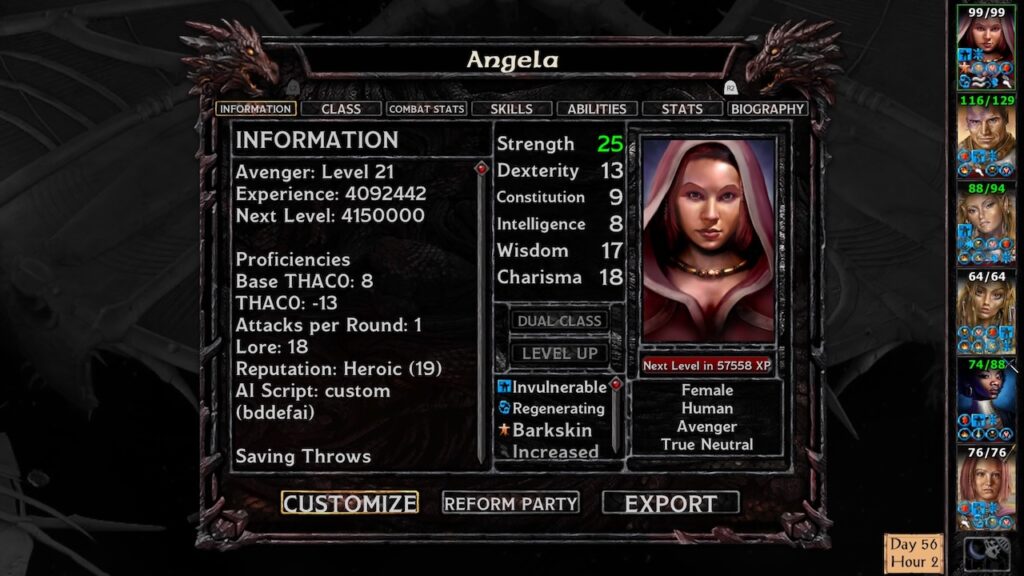Open Reform Party
This screenshot has height=576, width=1024.
[511, 503]
